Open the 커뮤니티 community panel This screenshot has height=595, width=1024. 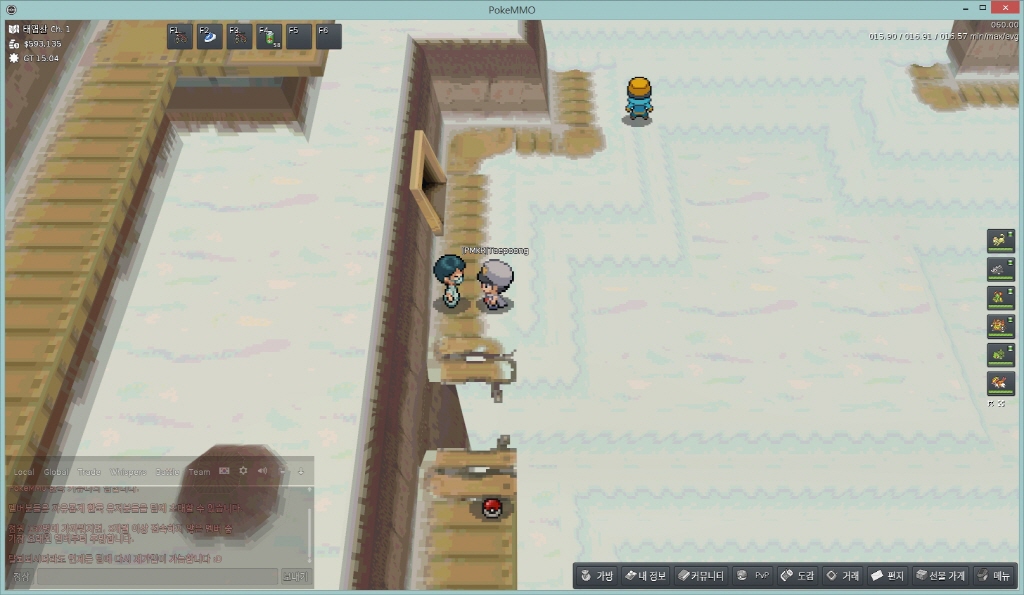pyautogui.click(x=700, y=576)
